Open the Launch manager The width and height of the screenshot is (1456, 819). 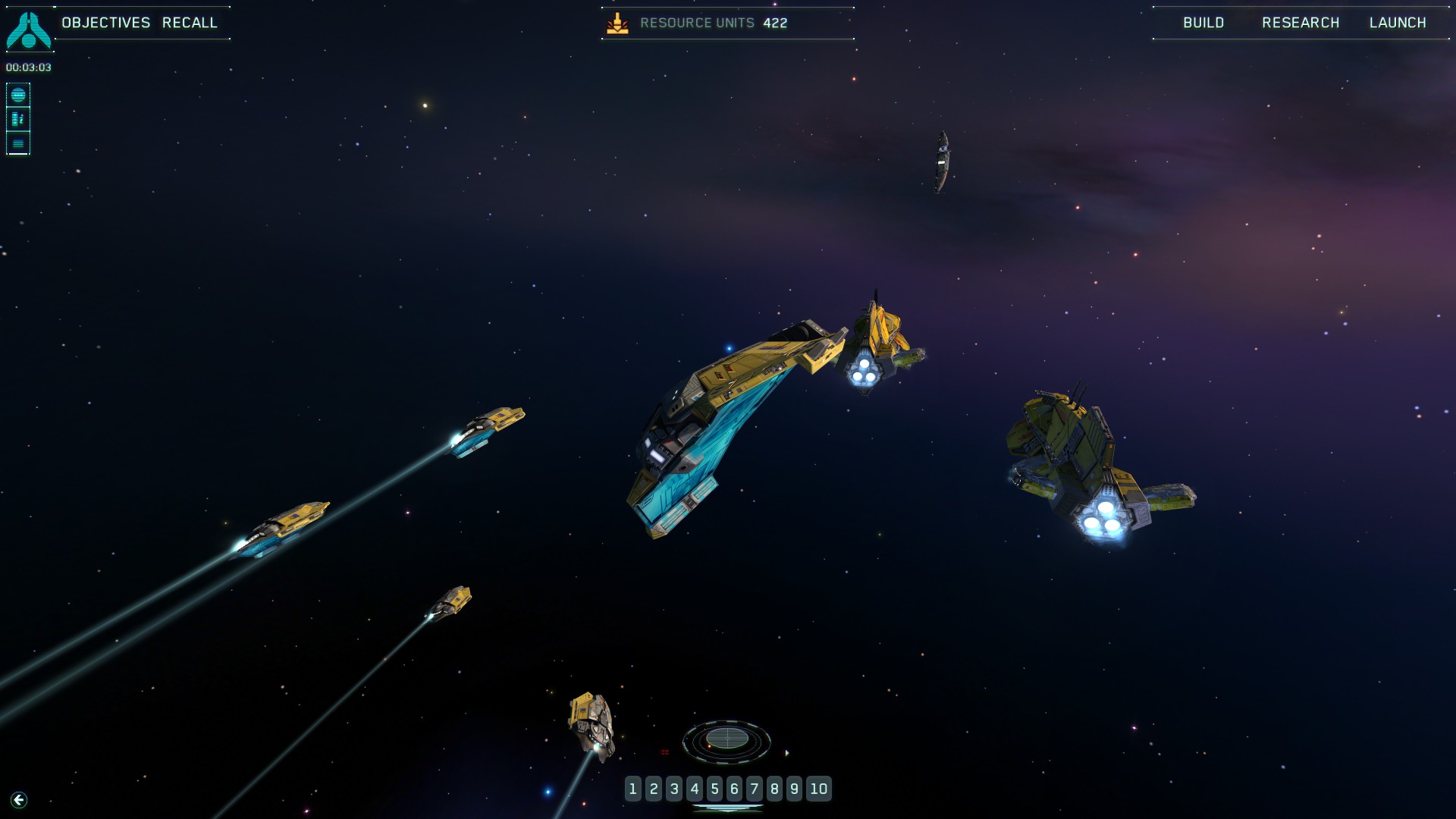[x=1398, y=23]
